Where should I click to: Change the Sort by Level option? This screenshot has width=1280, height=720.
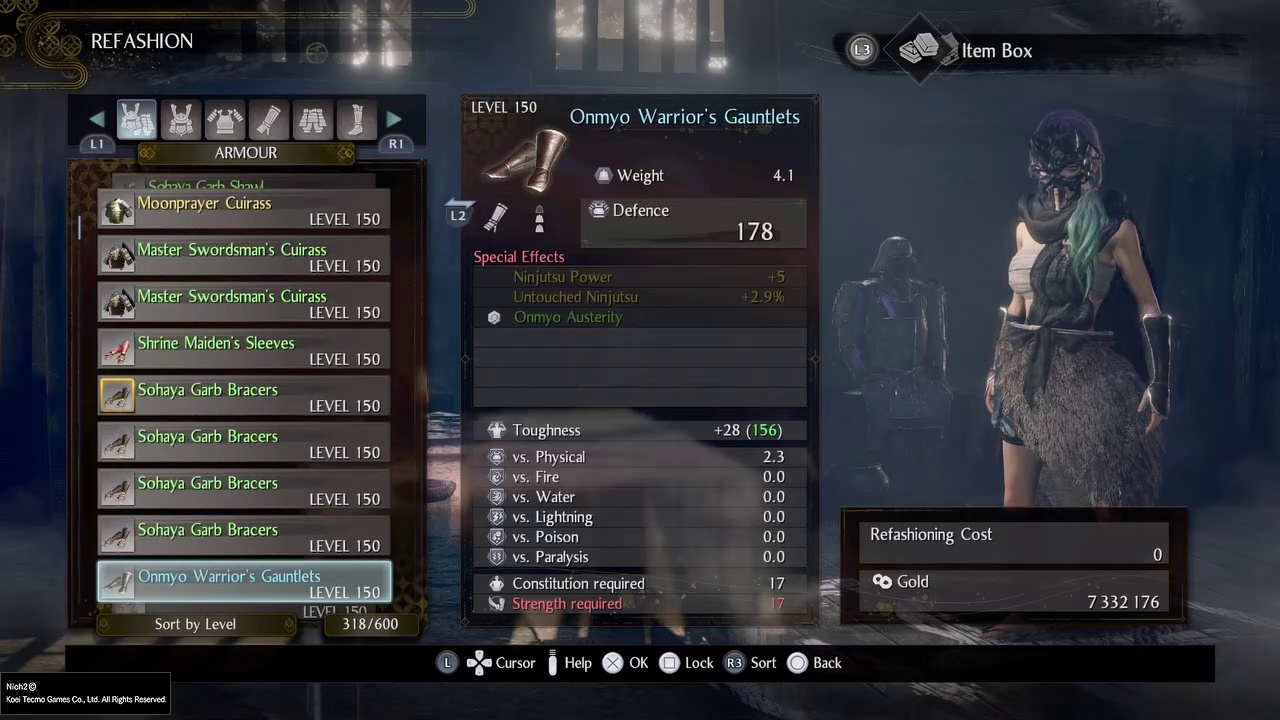point(196,624)
